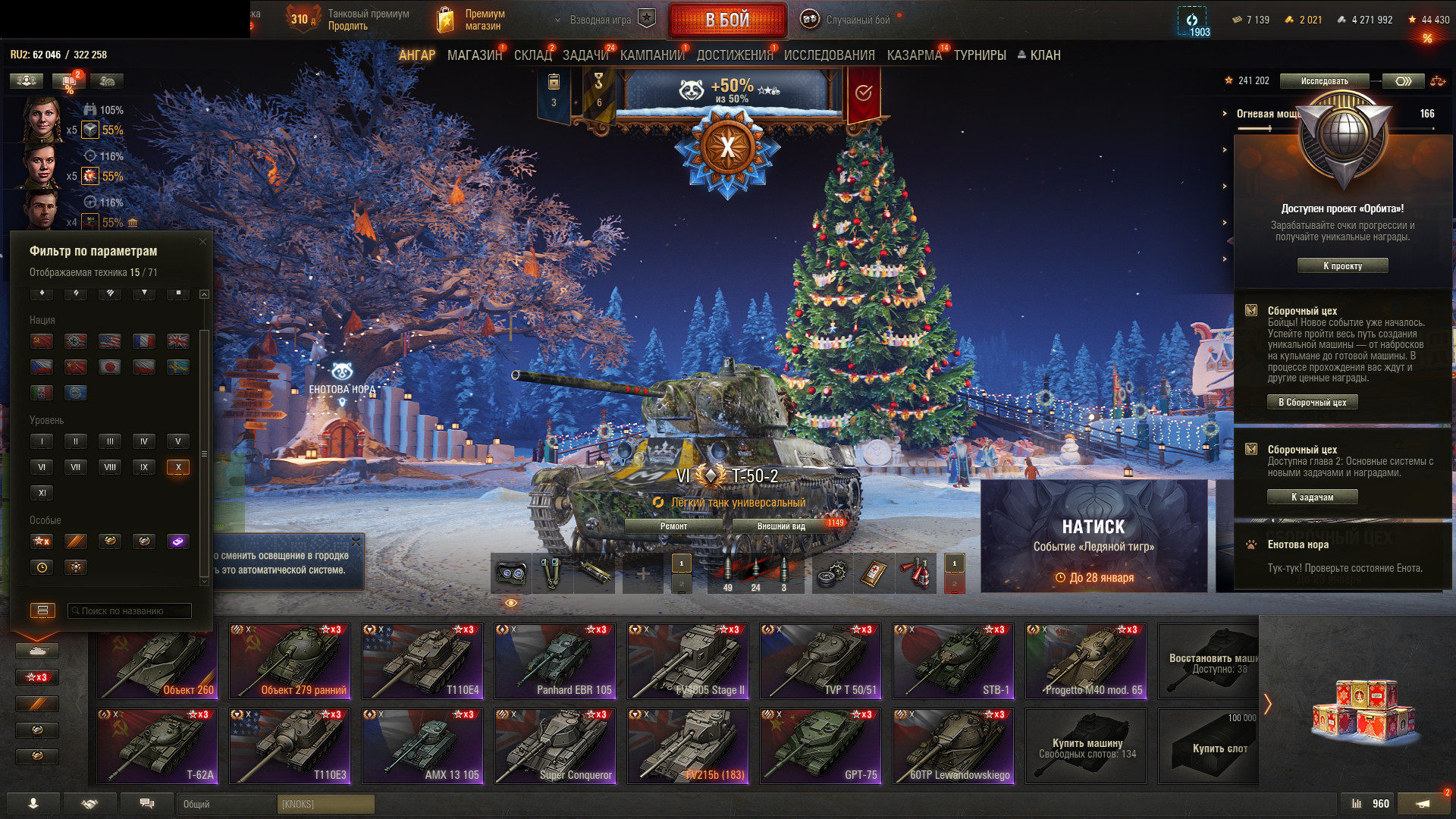Start battle with the В БОЙ button
Image resolution: width=1456 pixels, height=819 pixels.
pos(726,20)
